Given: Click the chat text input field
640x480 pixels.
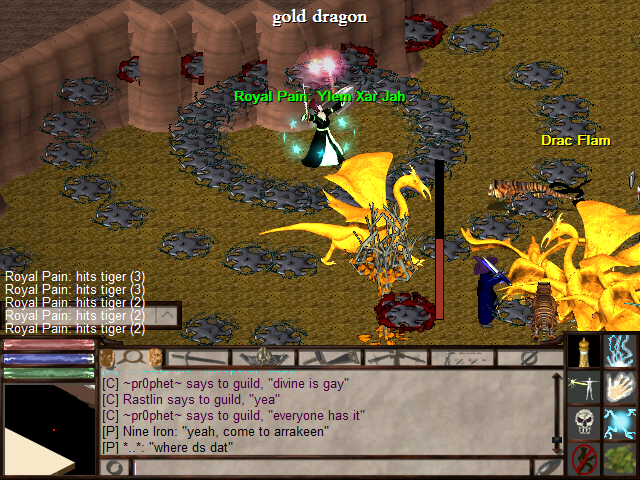Looking at the screenshot, I should click(330, 467).
